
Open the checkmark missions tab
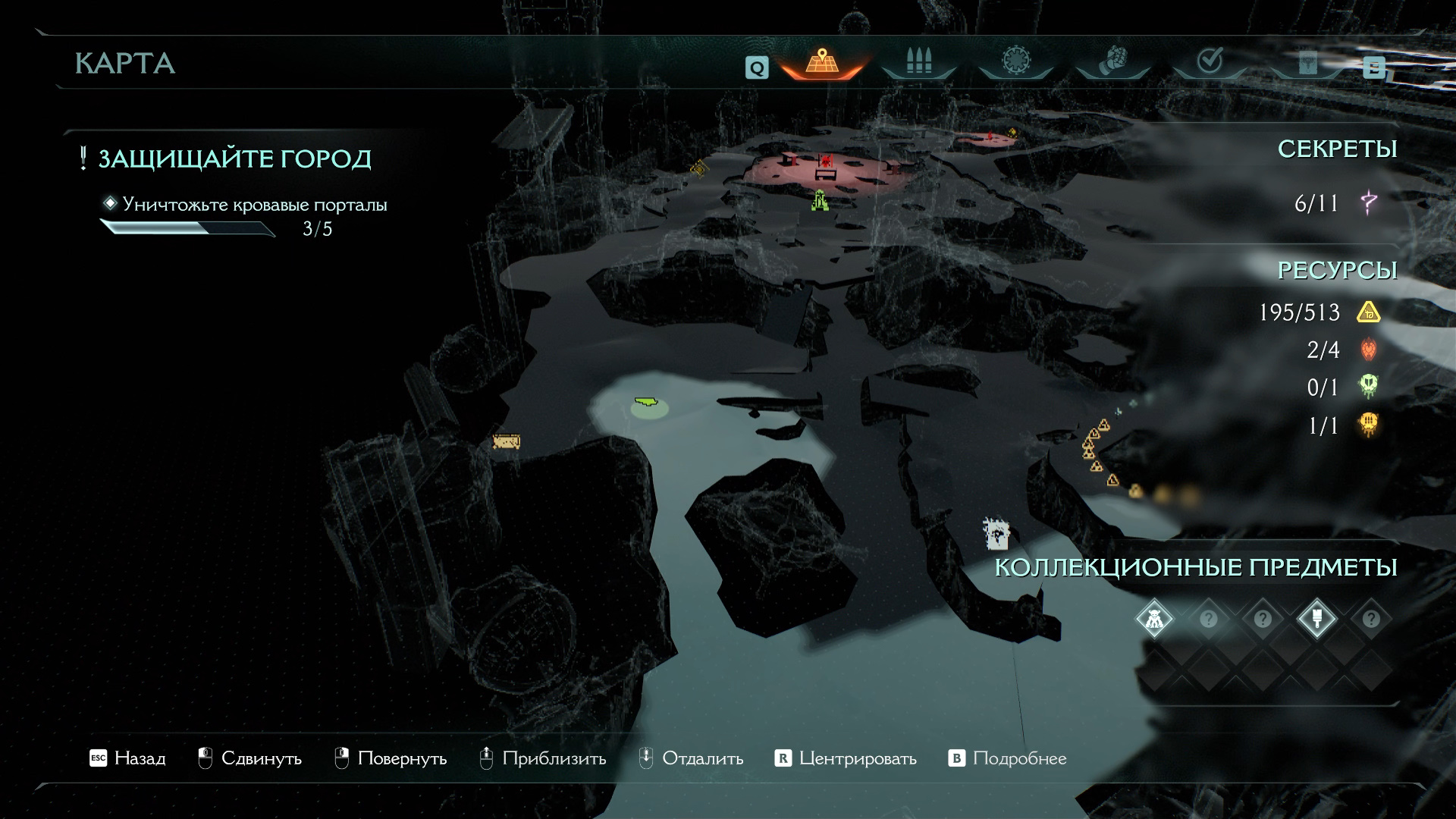click(x=1210, y=62)
